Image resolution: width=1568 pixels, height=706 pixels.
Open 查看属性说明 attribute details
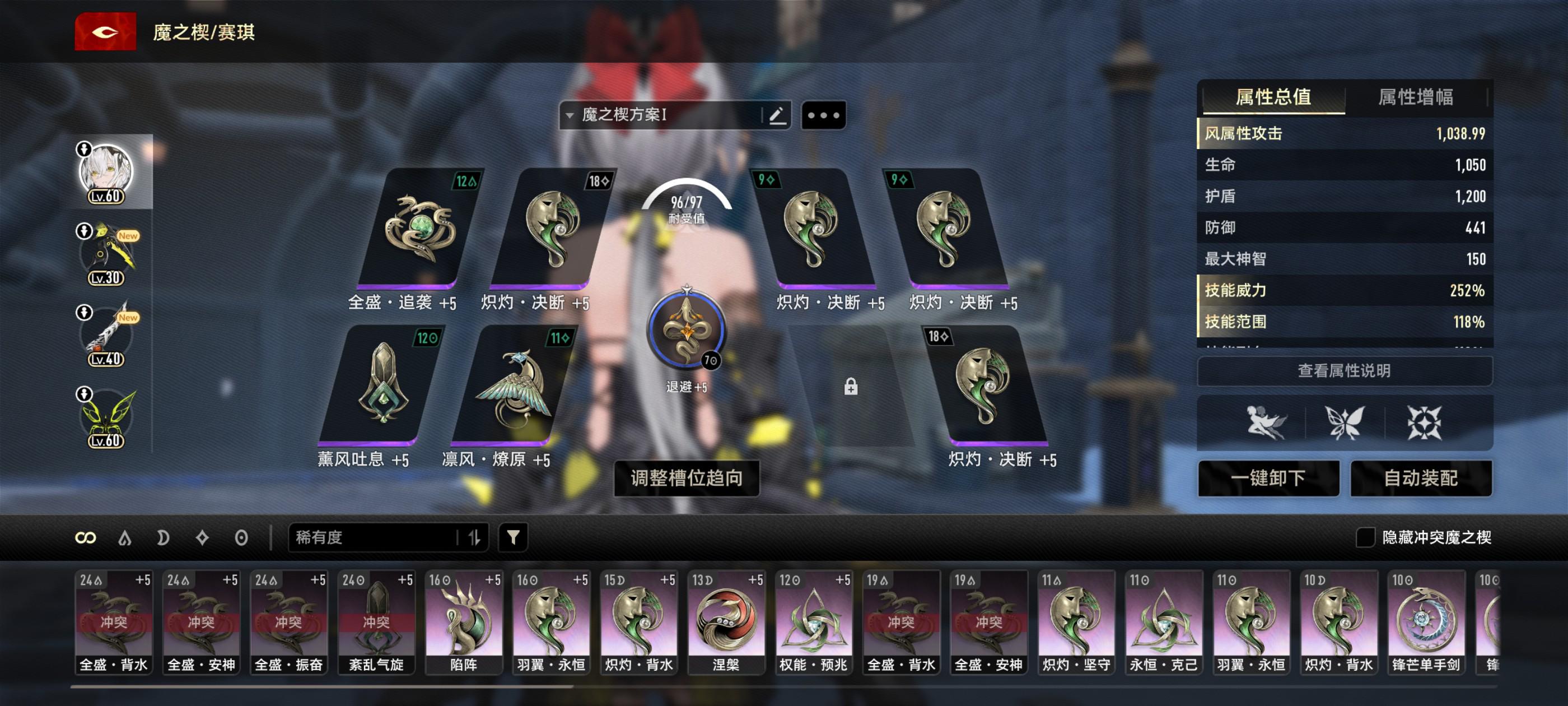(x=1344, y=371)
